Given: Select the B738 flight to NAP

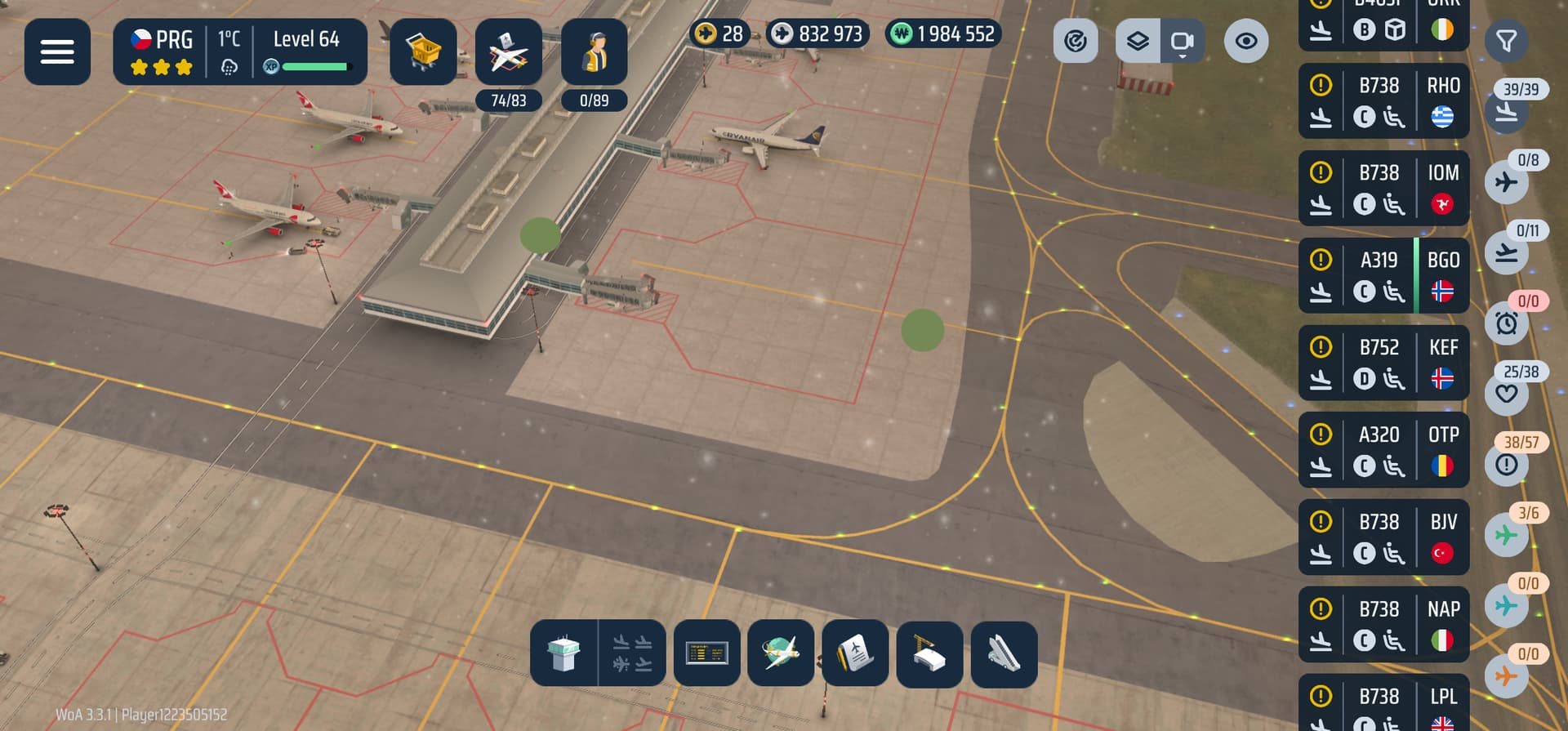Looking at the screenshot, I should click(1383, 626).
